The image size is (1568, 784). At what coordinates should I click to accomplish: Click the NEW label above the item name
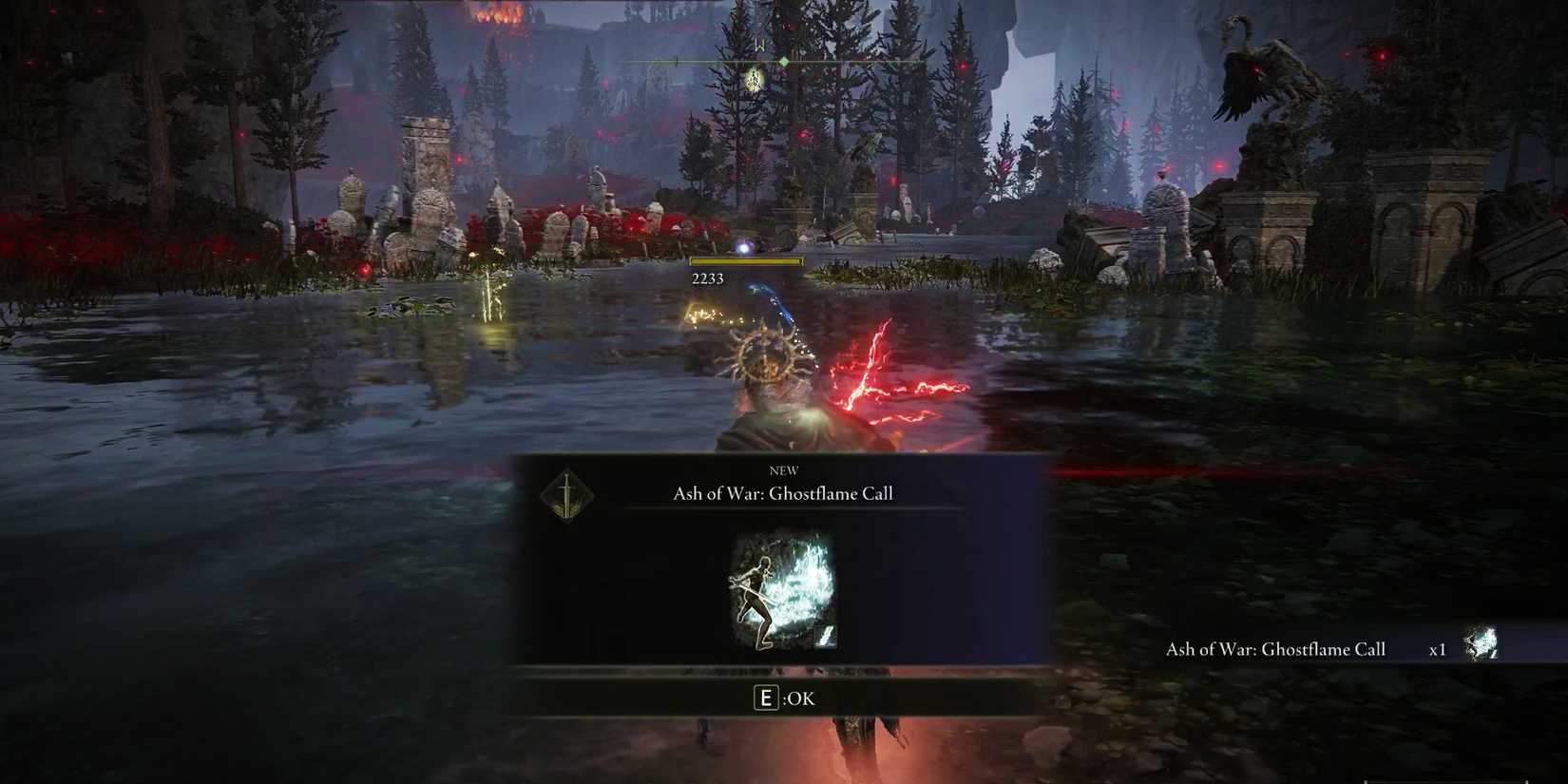(782, 469)
